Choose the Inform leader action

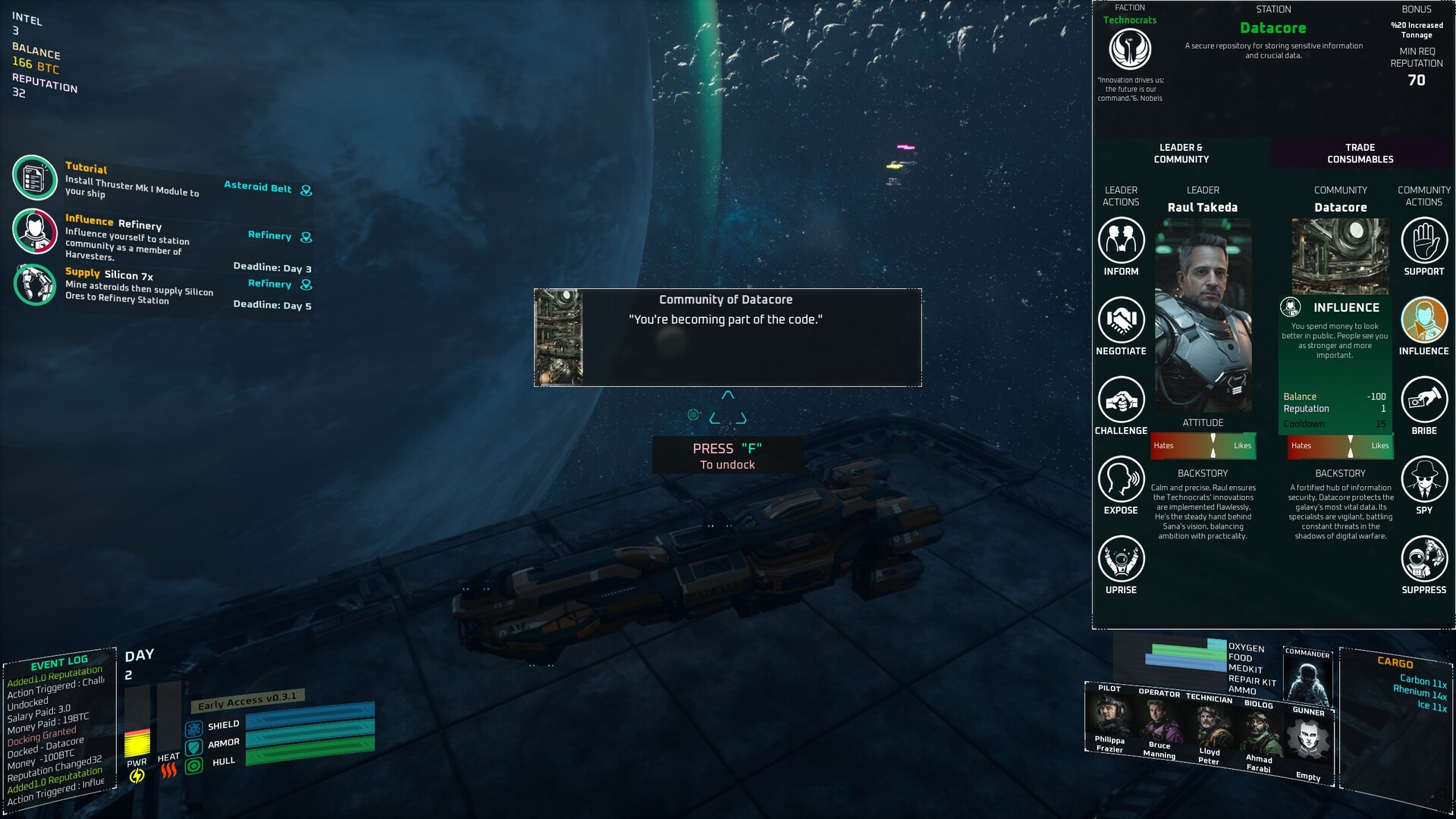click(x=1121, y=241)
